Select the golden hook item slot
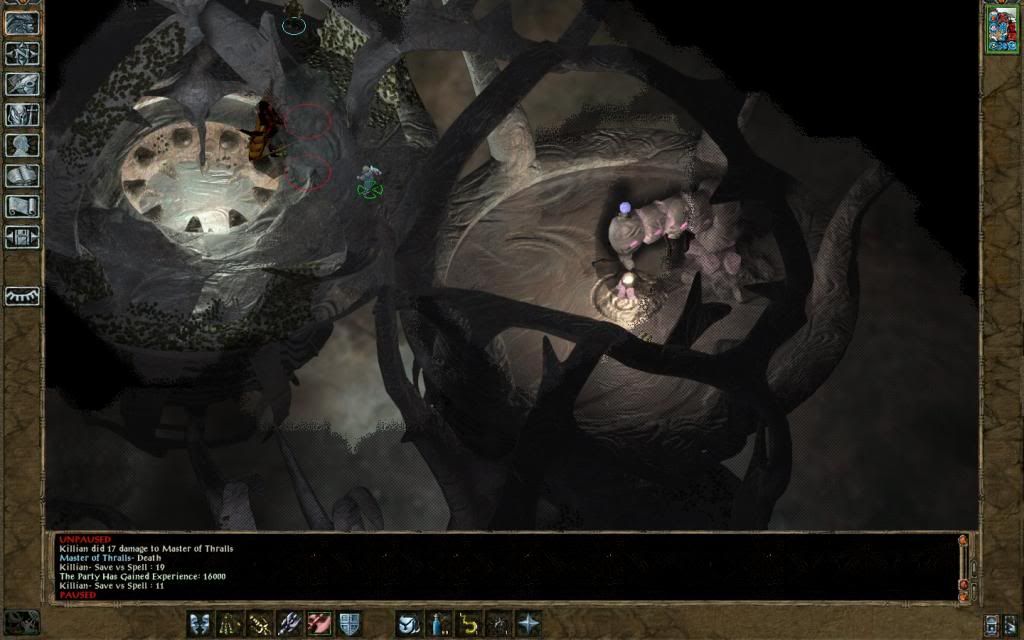 point(467,624)
